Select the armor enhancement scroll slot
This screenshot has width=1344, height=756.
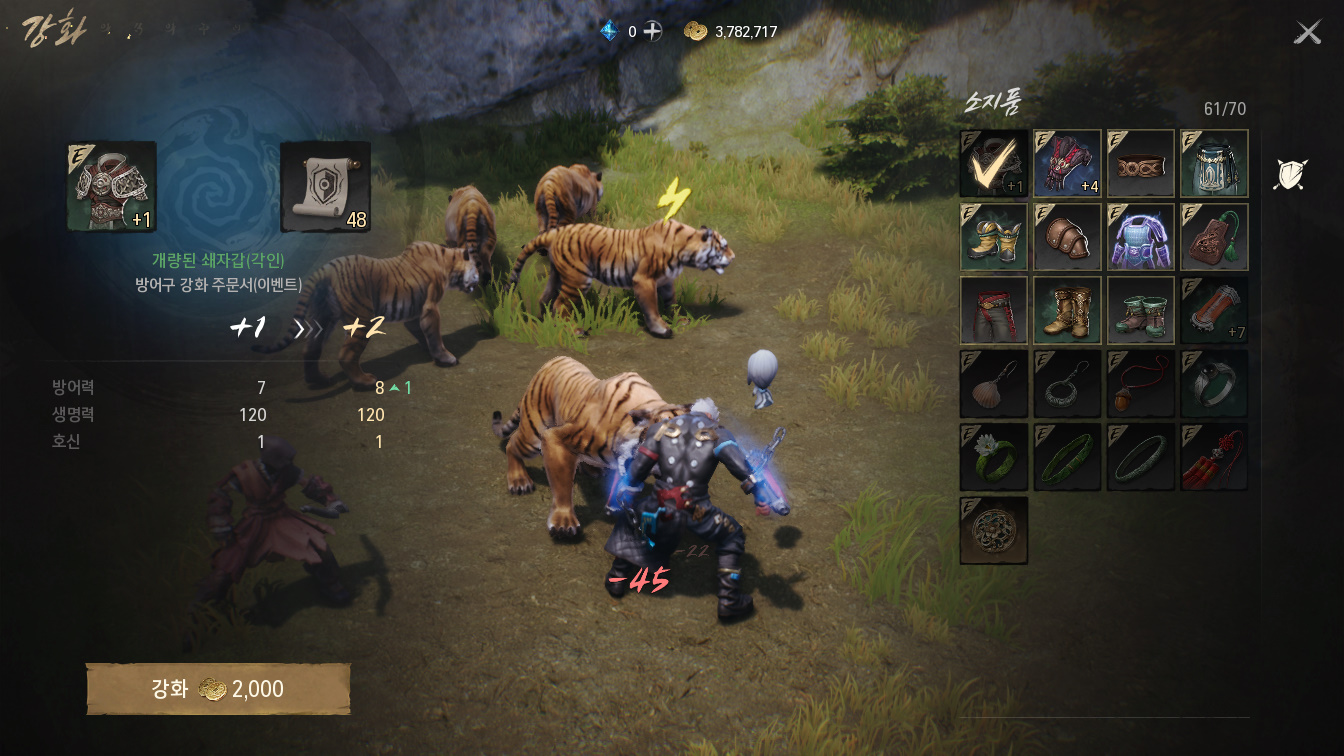tap(326, 187)
